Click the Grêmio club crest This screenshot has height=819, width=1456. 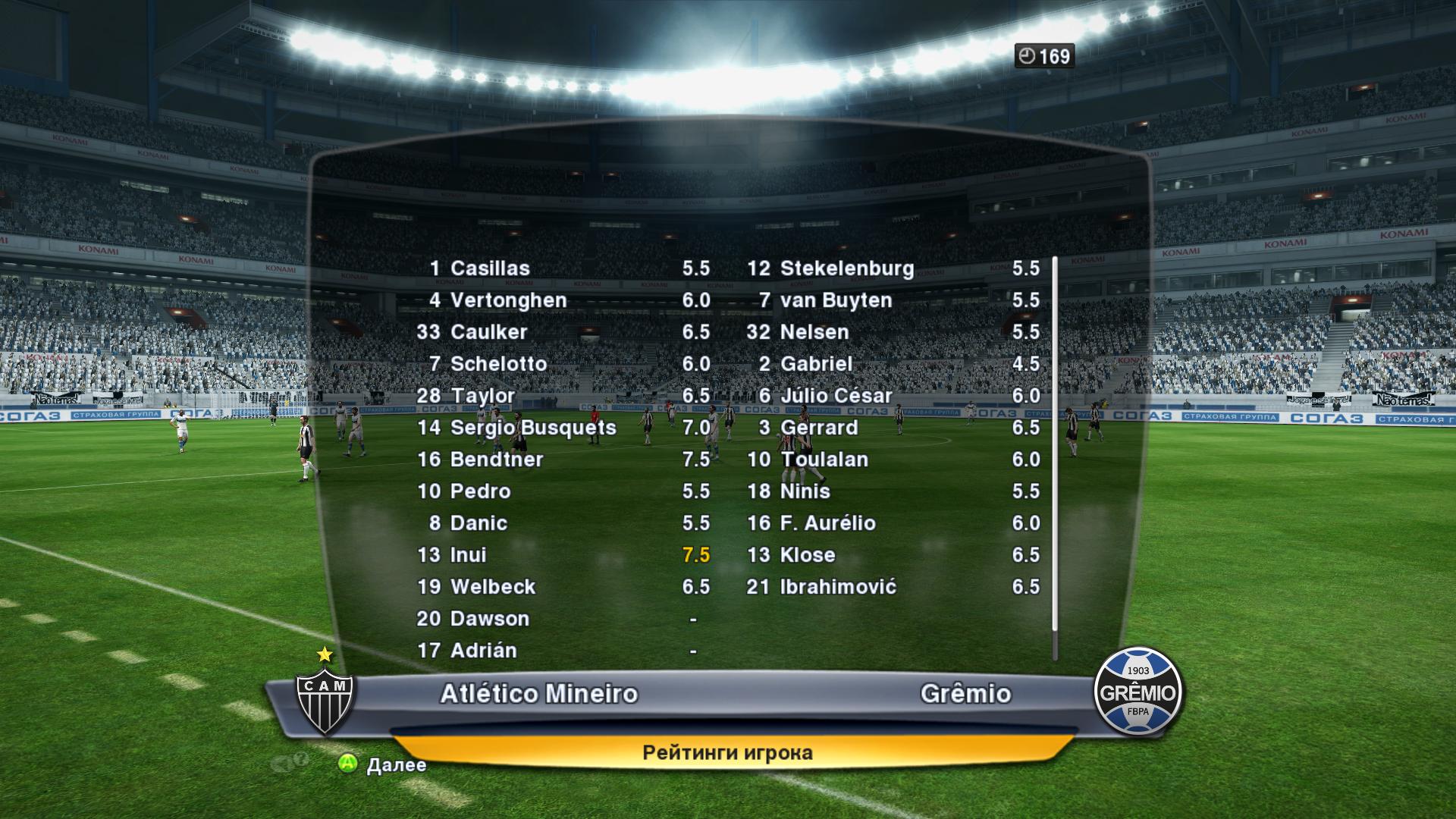coord(1137,692)
